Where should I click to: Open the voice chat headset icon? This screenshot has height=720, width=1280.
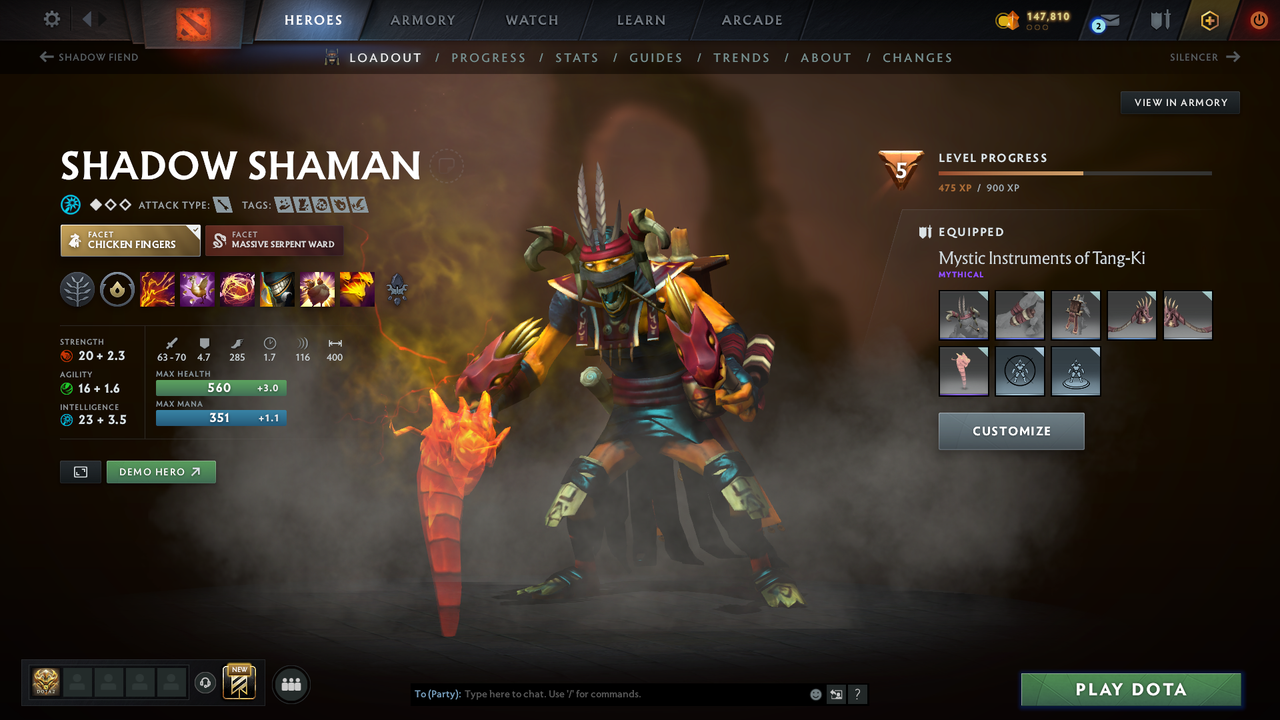click(206, 682)
